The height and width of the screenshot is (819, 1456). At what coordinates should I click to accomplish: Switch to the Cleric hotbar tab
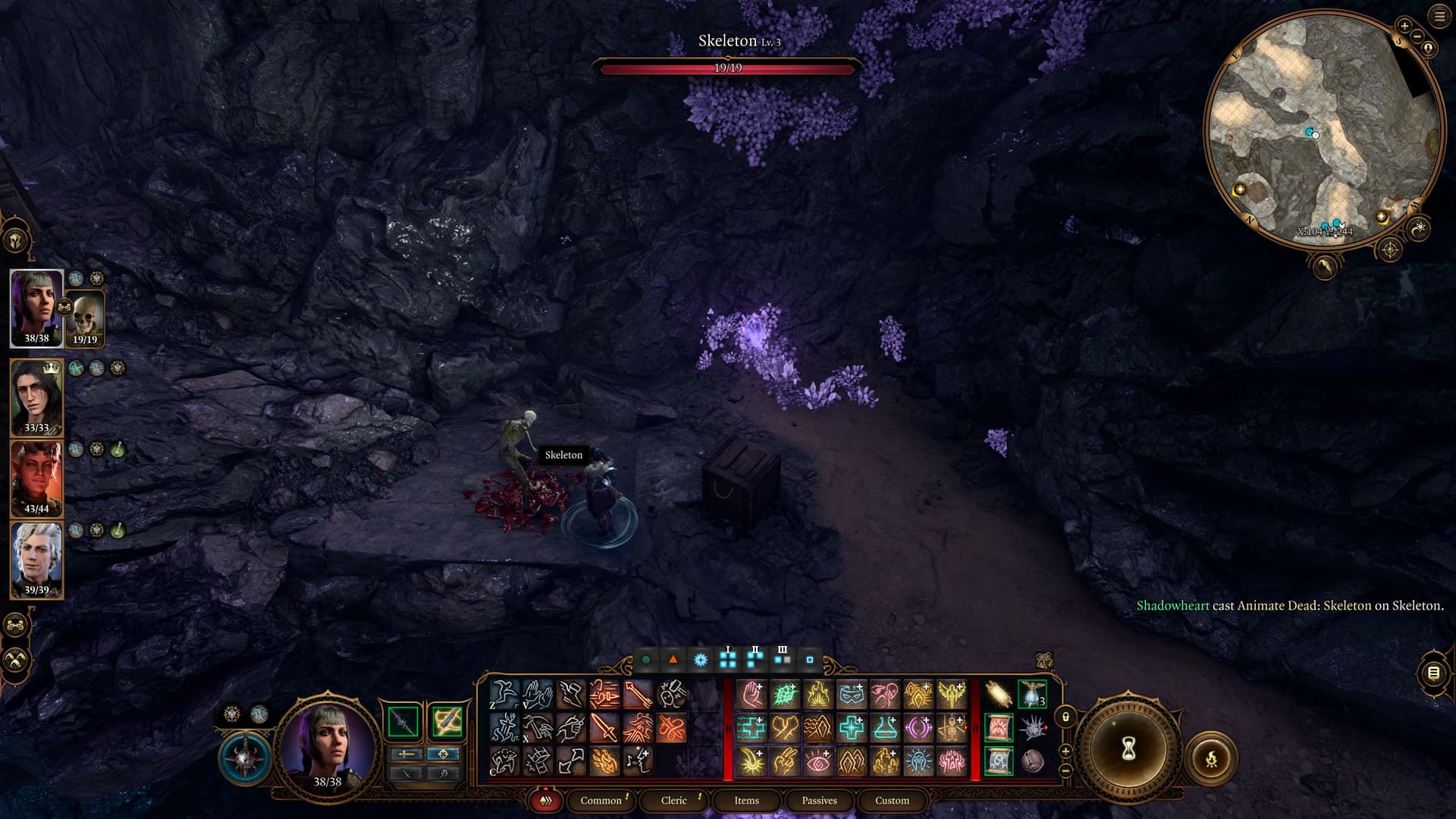click(673, 800)
